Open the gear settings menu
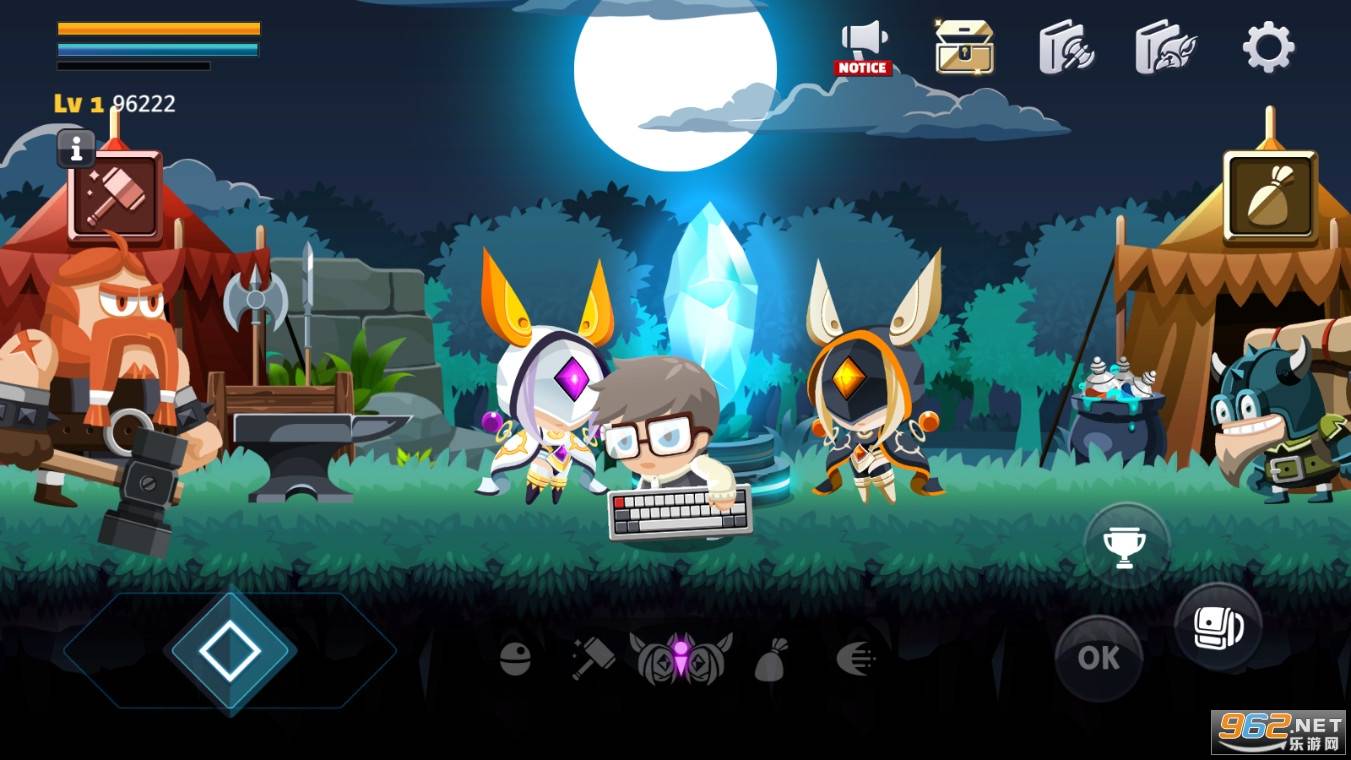Viewport: 1351px width, 760px height. (x=1268, y=47)
